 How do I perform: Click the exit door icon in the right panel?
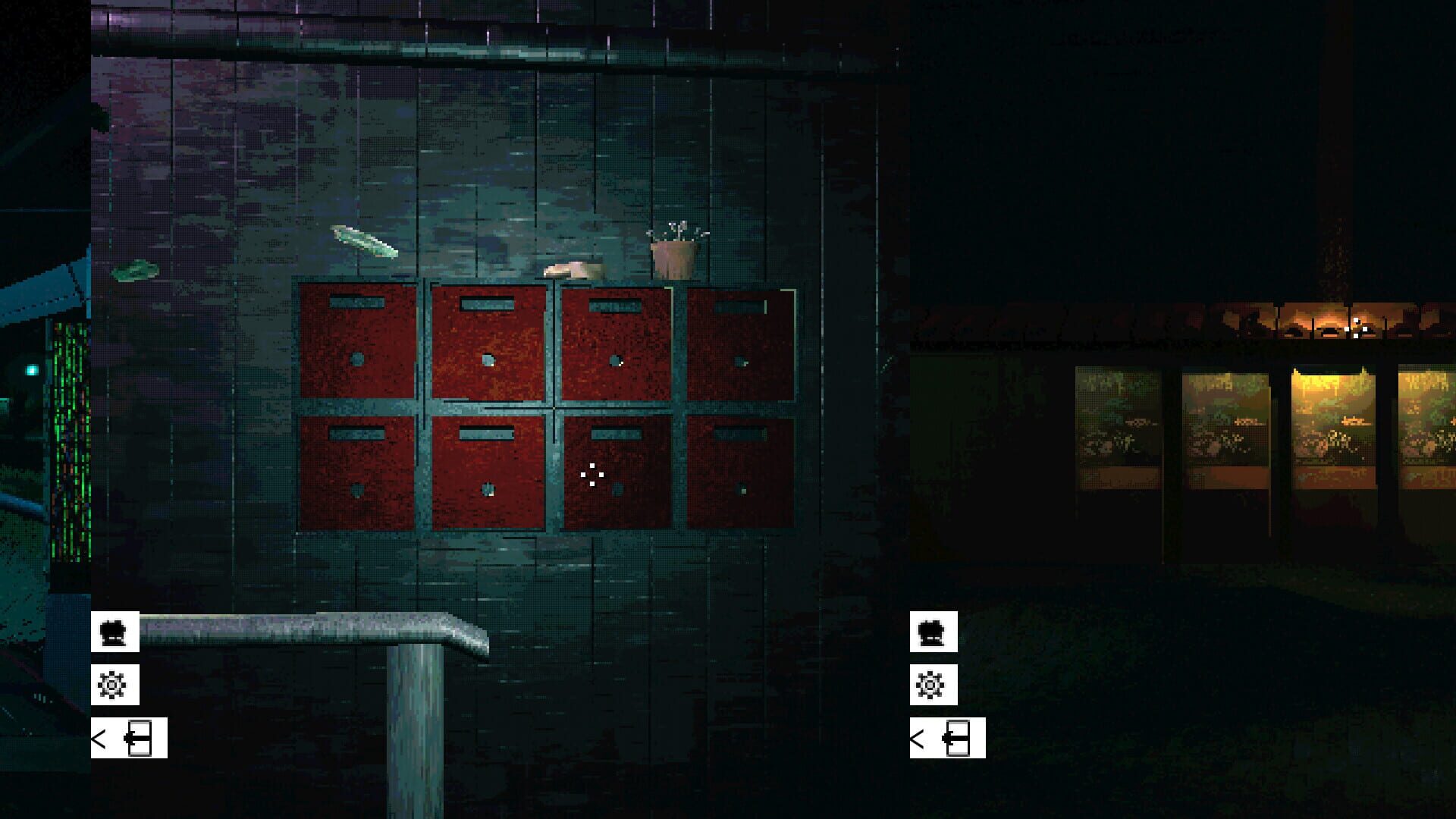coord(959,736)
